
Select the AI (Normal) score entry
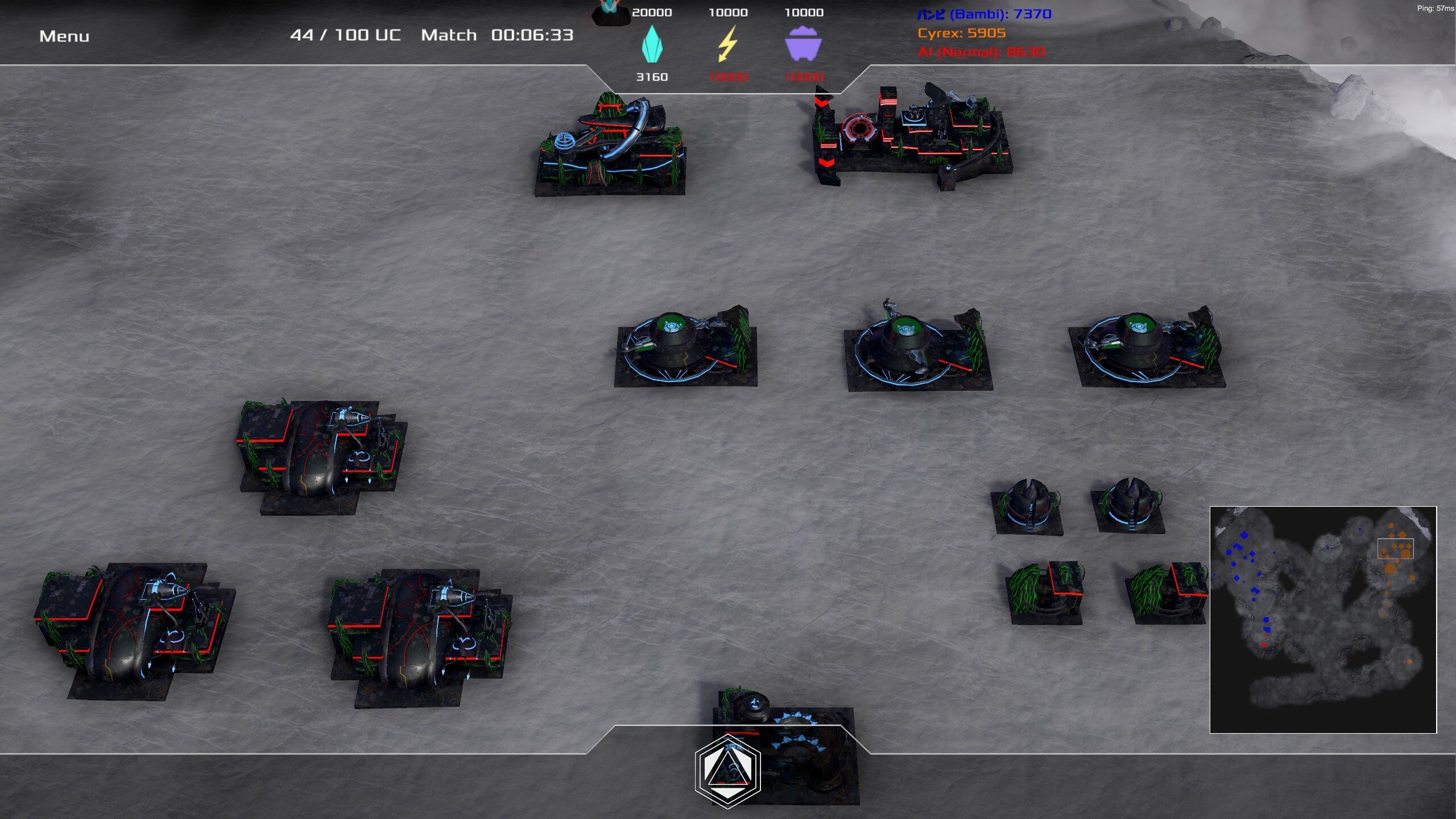point(981,53)
